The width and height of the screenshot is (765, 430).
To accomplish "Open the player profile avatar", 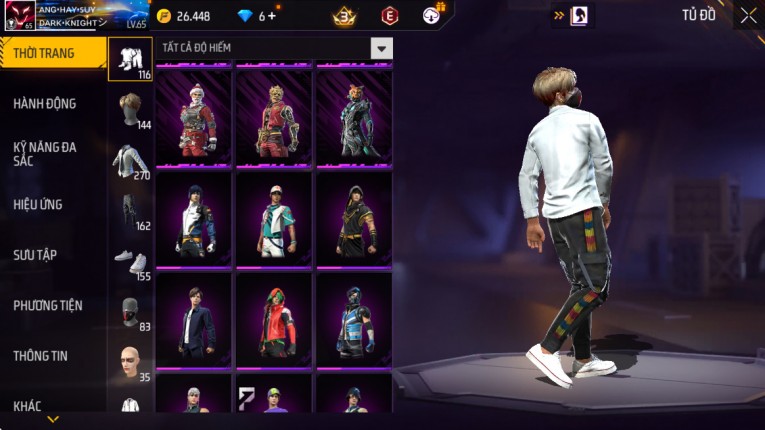I will (x=20, y=16).
